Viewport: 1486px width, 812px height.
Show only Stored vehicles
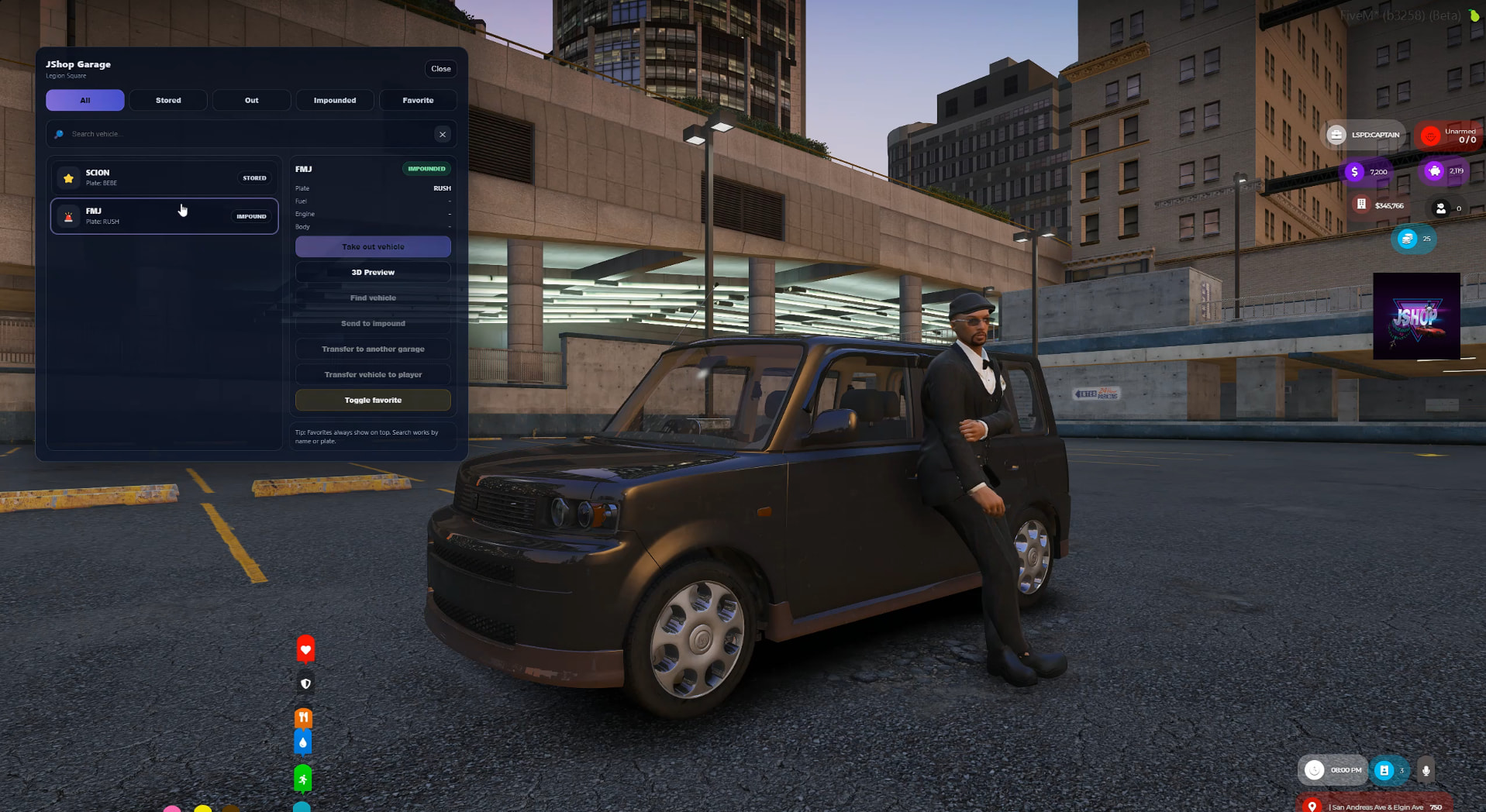(x=168, y=100)
